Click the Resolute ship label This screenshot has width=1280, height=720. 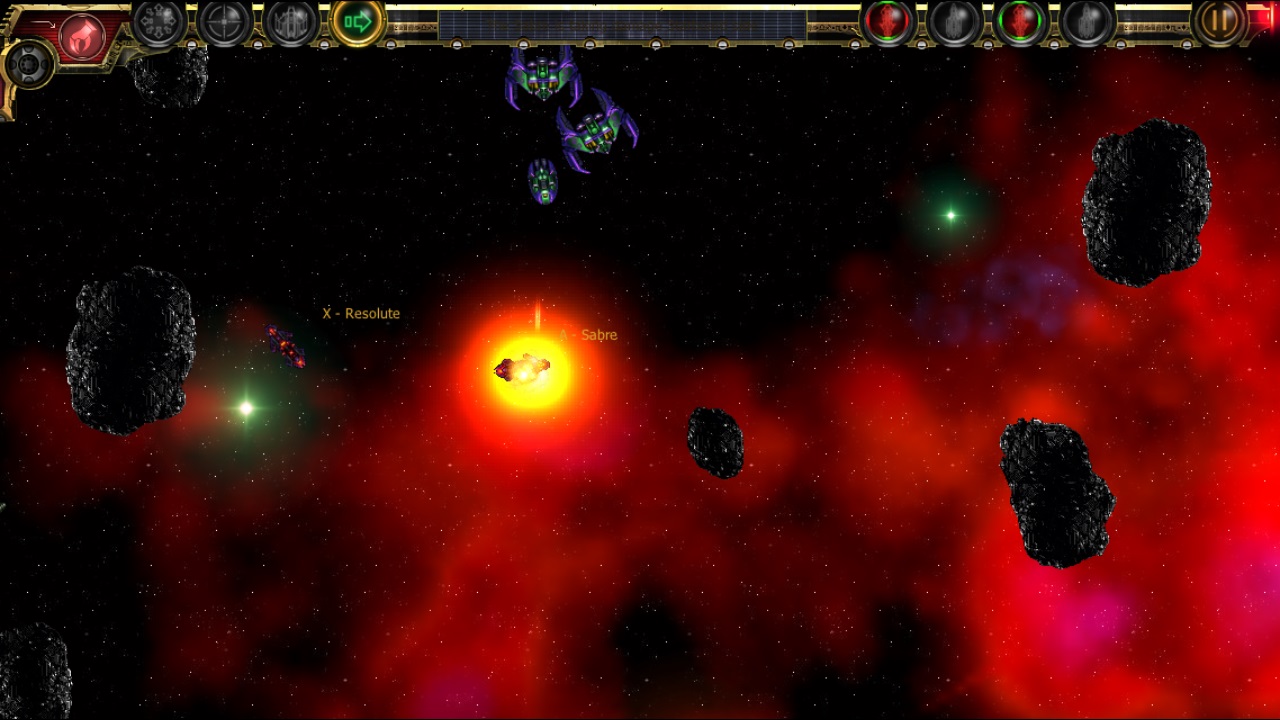(360, 313)
